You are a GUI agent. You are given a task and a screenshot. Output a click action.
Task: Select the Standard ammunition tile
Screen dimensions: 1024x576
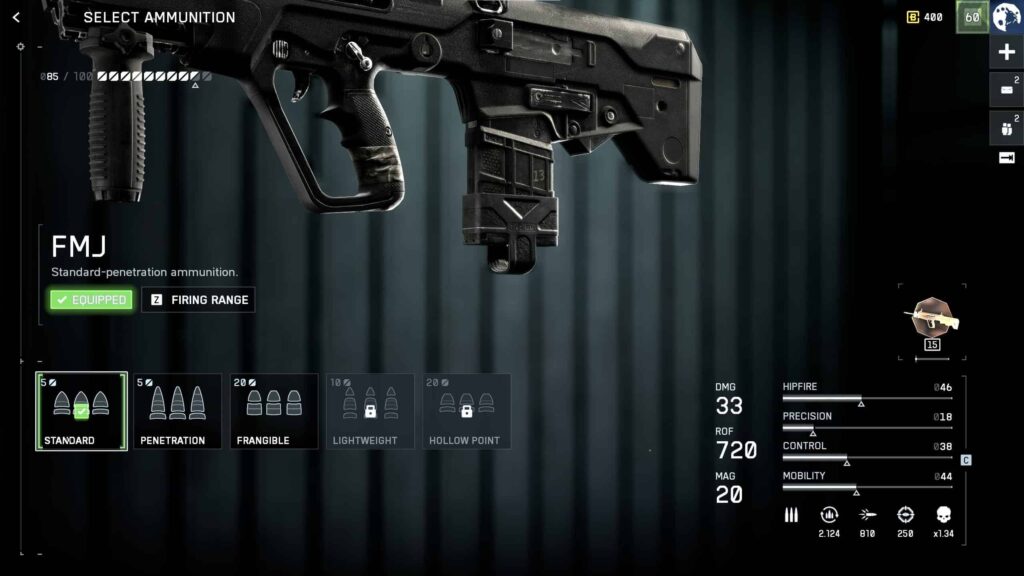click(81, 411)
